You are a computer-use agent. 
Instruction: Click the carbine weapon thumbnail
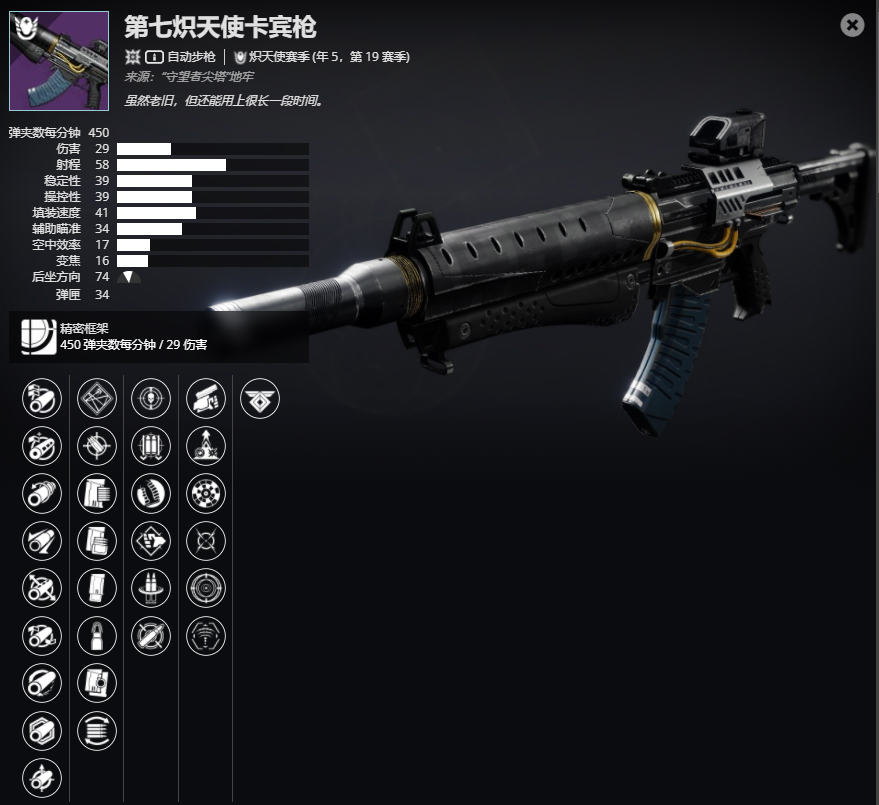tap(59, 61)
